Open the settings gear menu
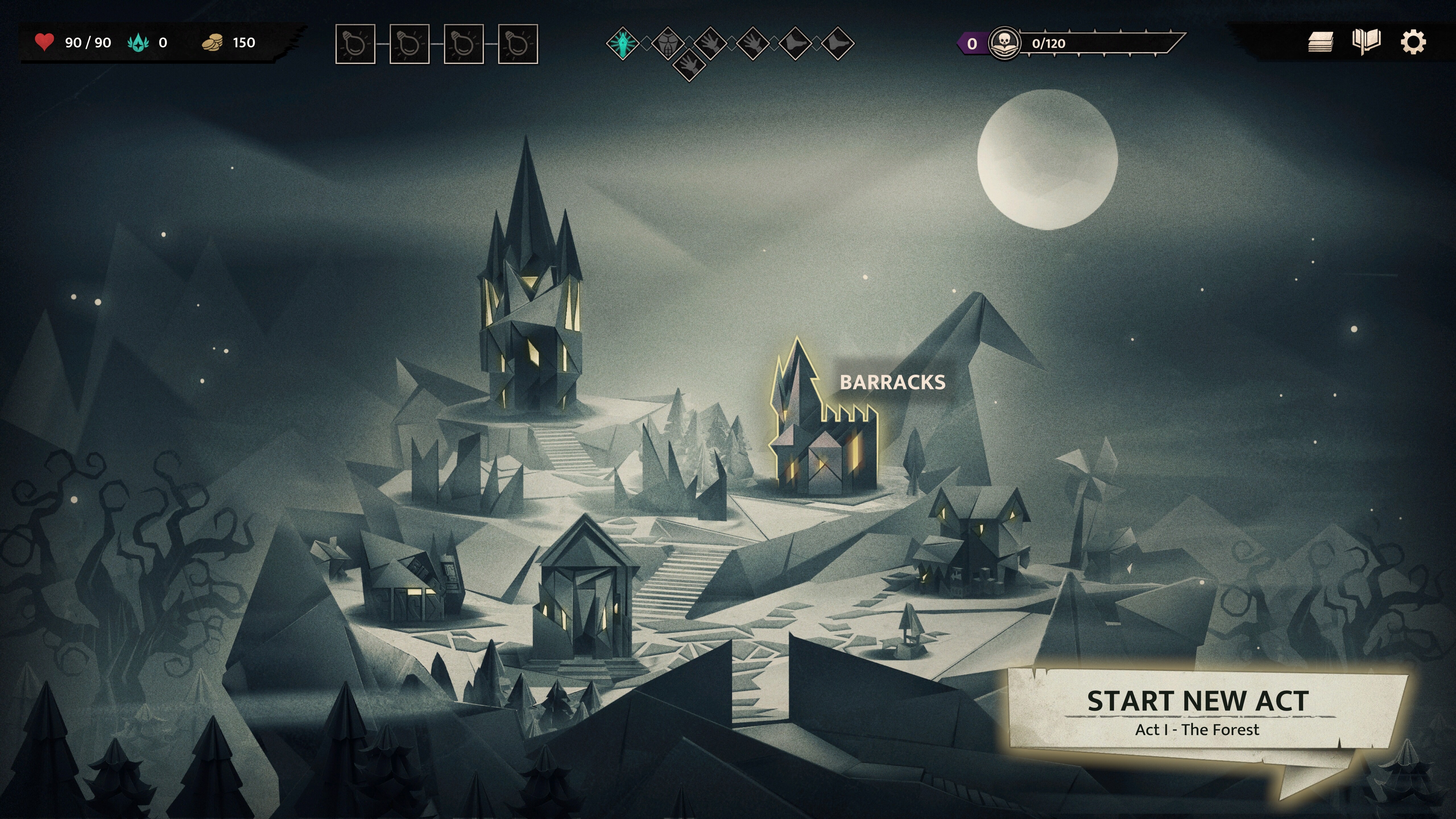The height and width of the screenshot is (819, 1456). [x=1412, y=42]
